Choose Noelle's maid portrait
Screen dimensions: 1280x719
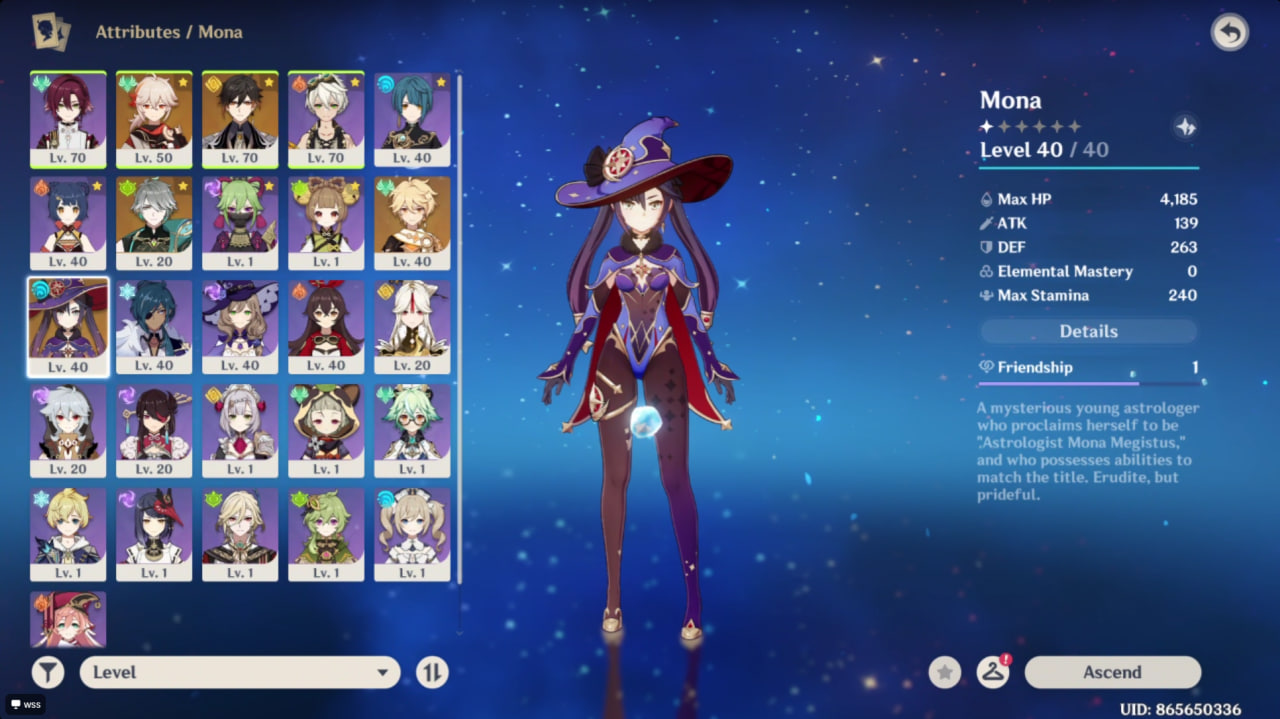pyautogui.click(x=240, y=430)
